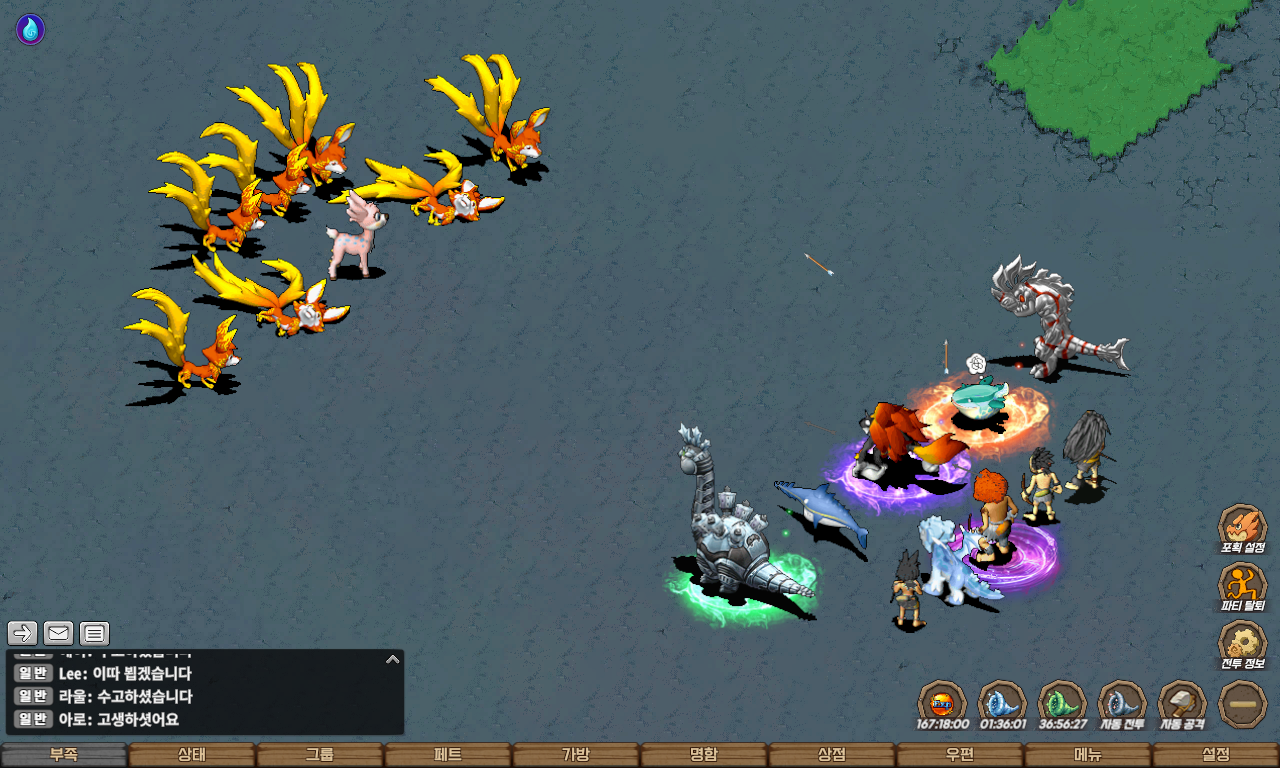Collapse the icon tray with minus button
This screenshot has height=768, width=1280.
(1243, 704)
